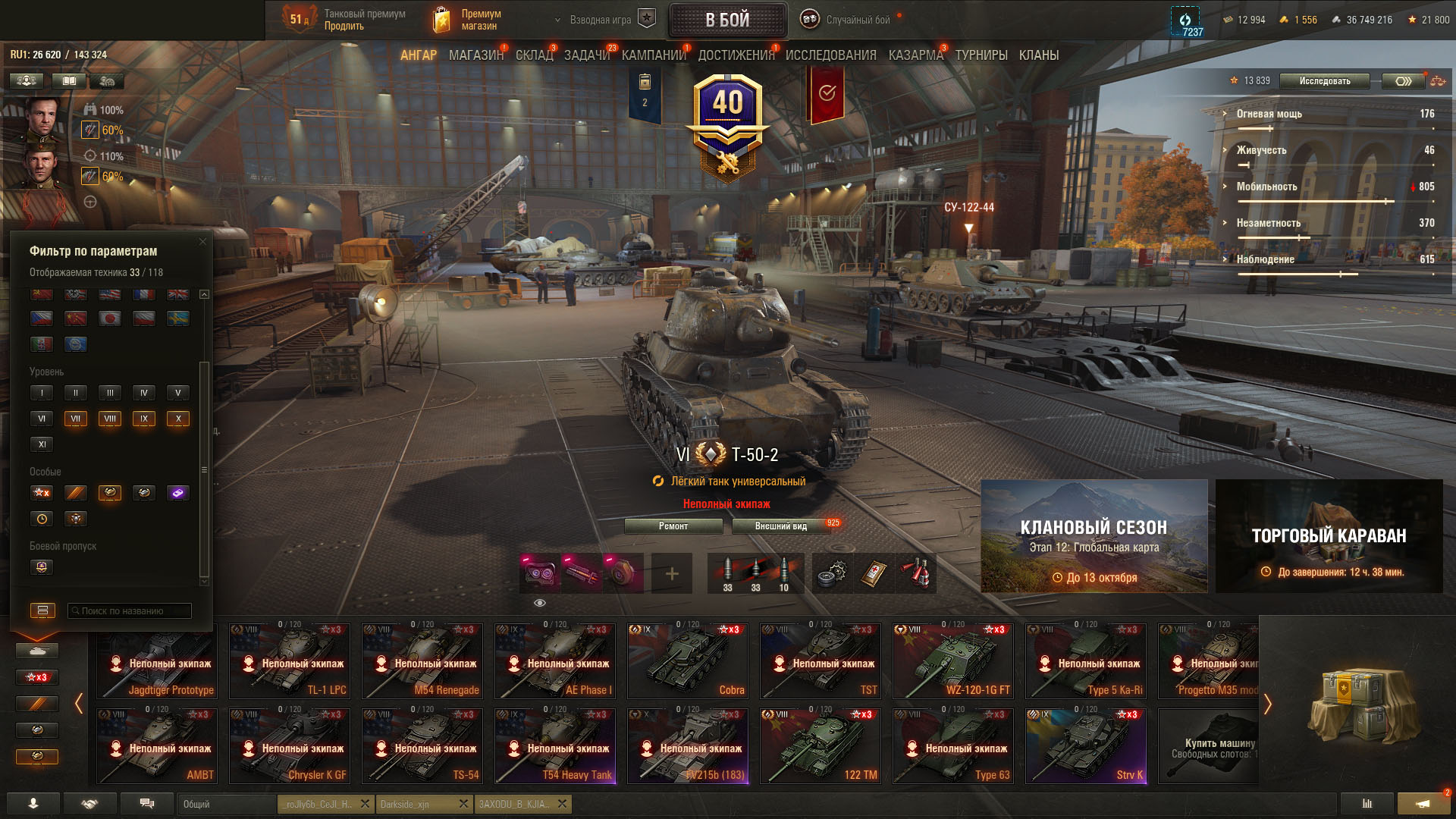Start battle with the В БОЙ button
The image size is (1456, 819).
tap(727, 20)
